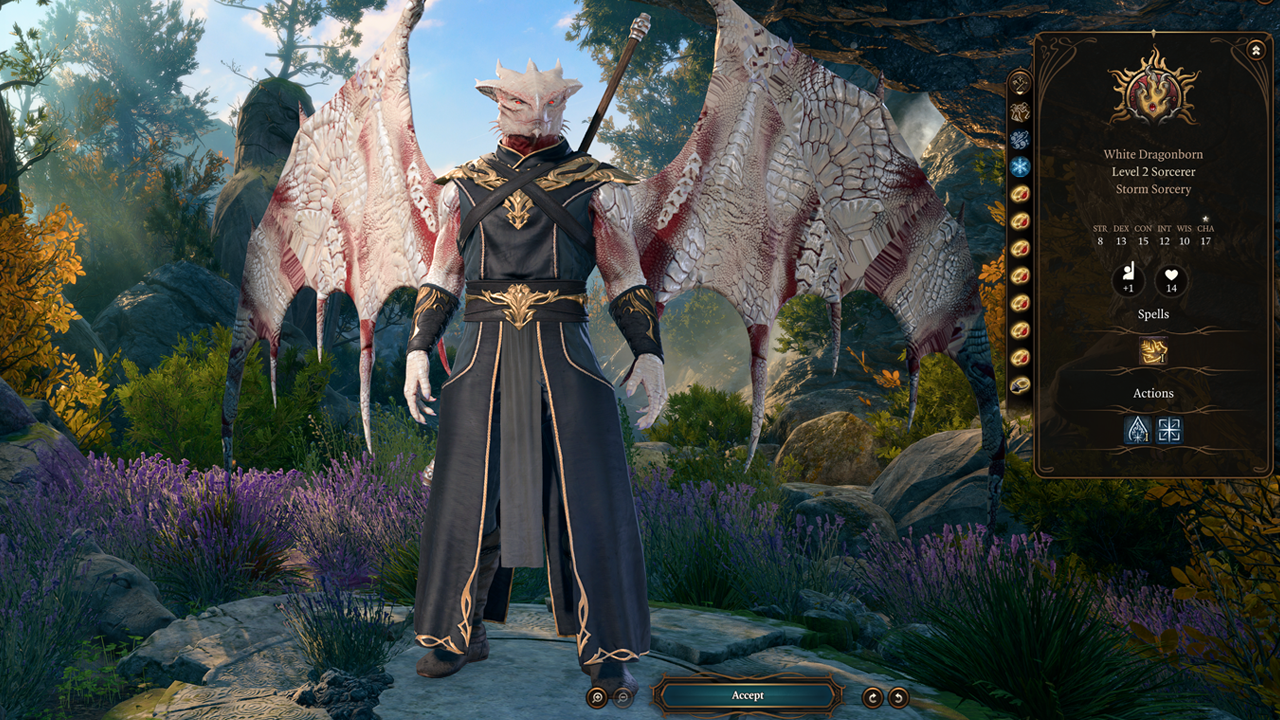
Task: Select the golden hand spell icon under Spells
Action: pyautogui.click(x=1153, y=351)
